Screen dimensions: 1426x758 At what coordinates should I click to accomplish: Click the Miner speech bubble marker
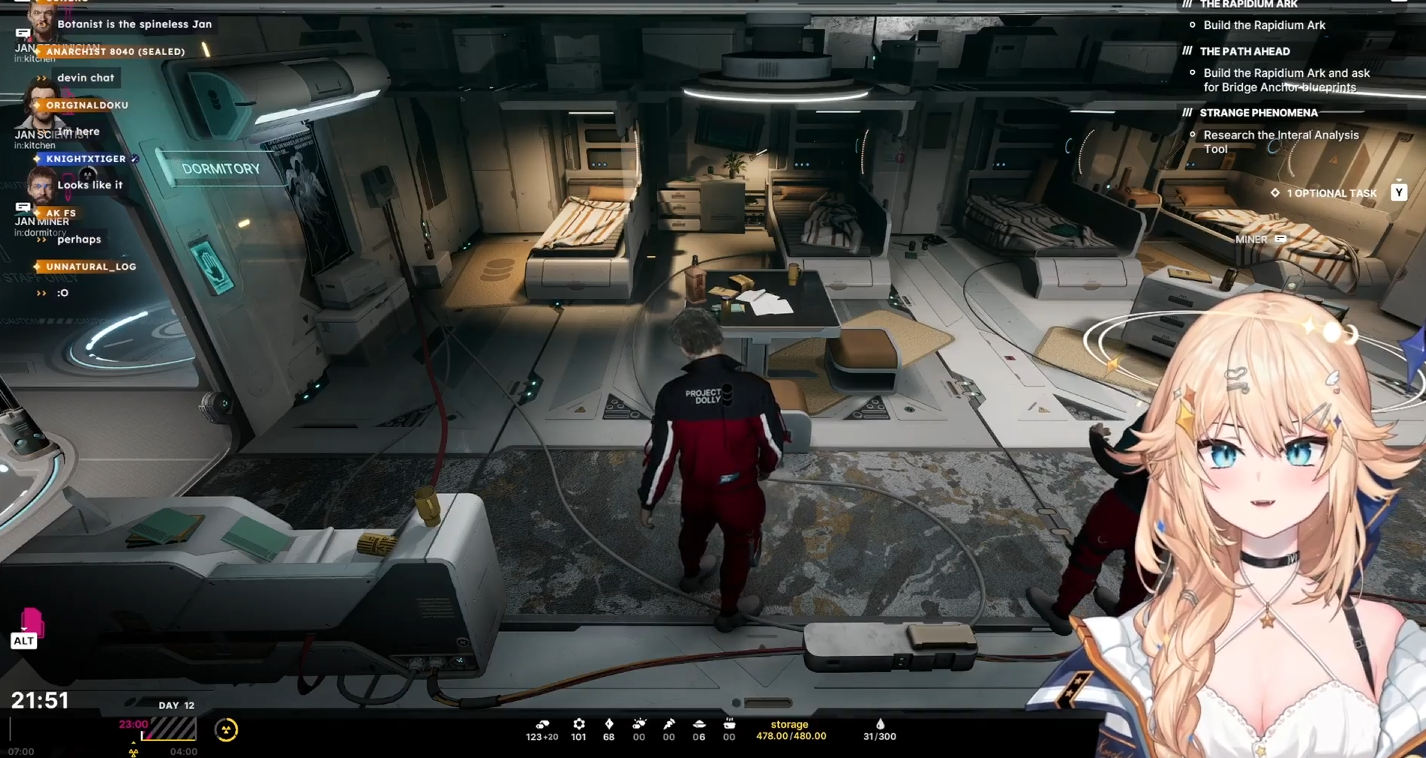tap(1281, 240)
